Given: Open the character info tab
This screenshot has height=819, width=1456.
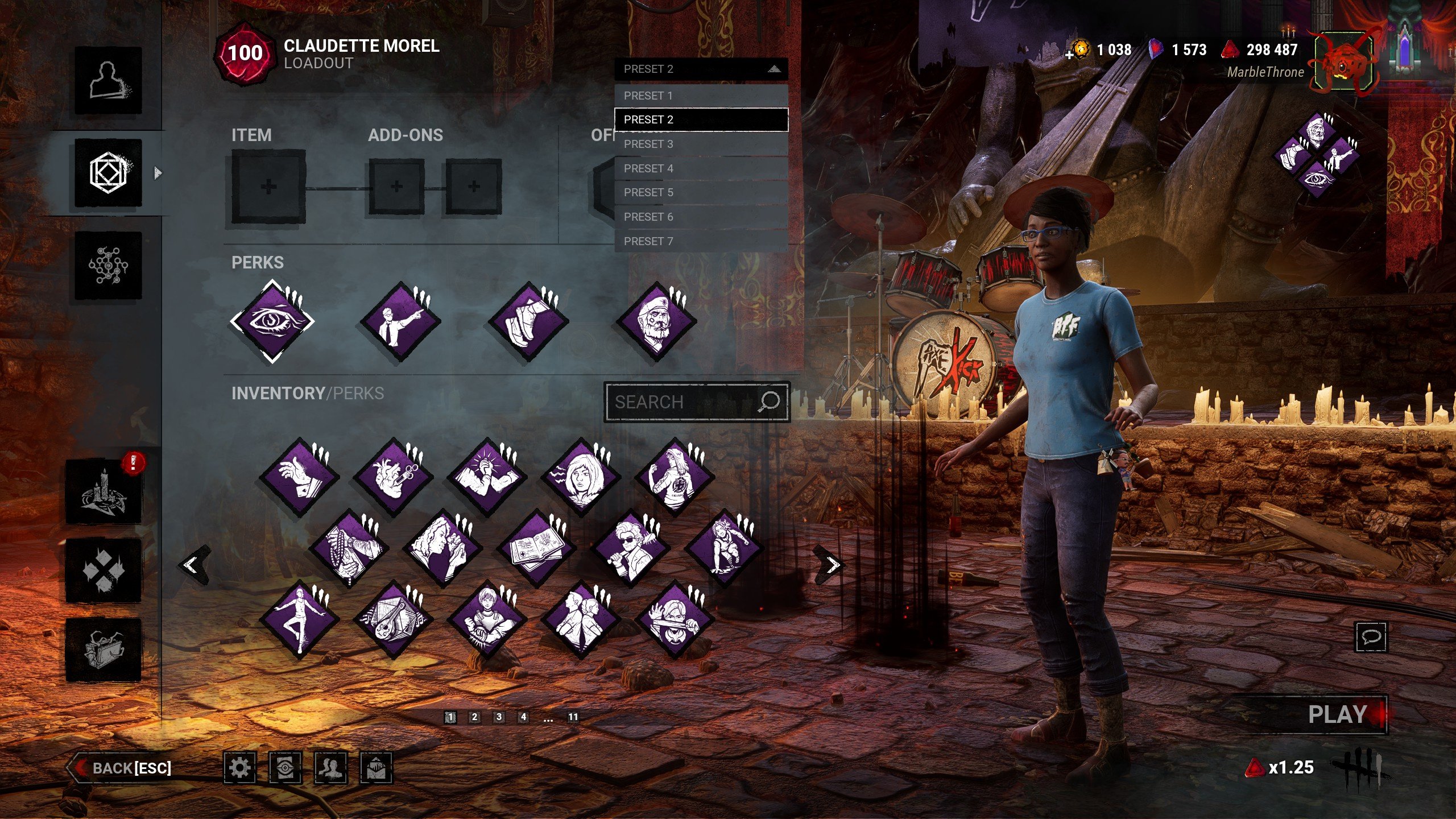Looking at the screenshot, I should point(108,80).
